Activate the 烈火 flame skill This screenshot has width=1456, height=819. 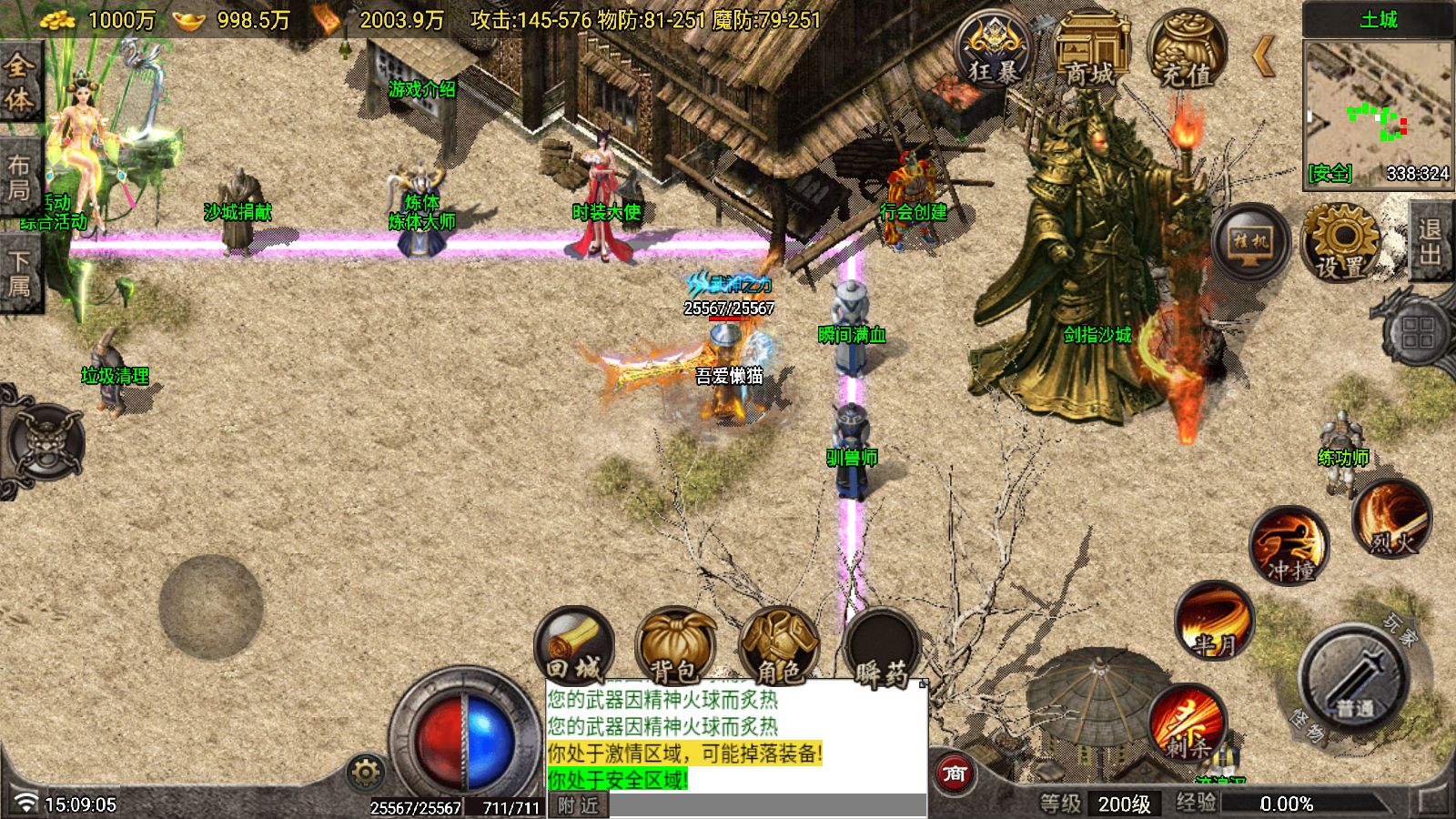(x=1391, y=519)
